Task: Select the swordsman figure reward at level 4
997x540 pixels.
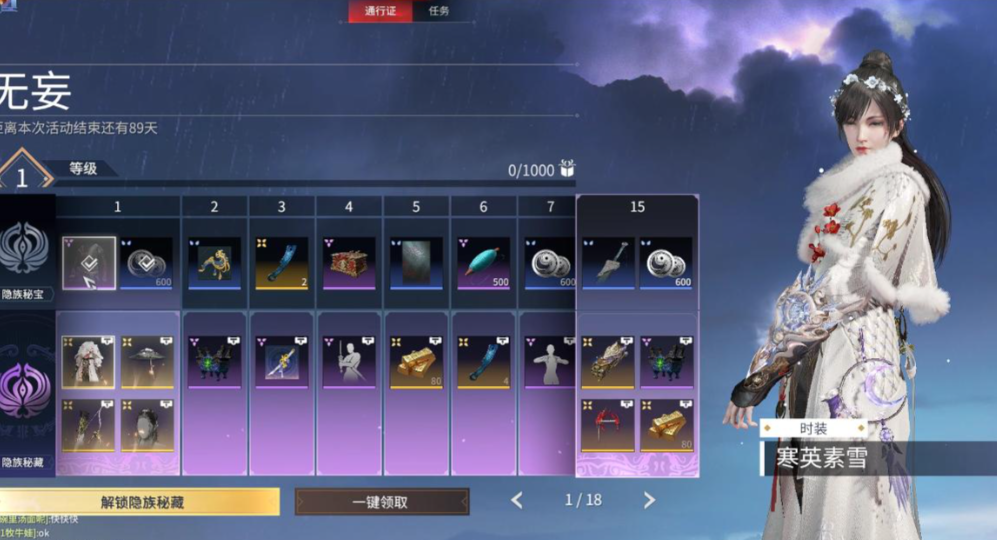Action: click(x=348, y=362)
